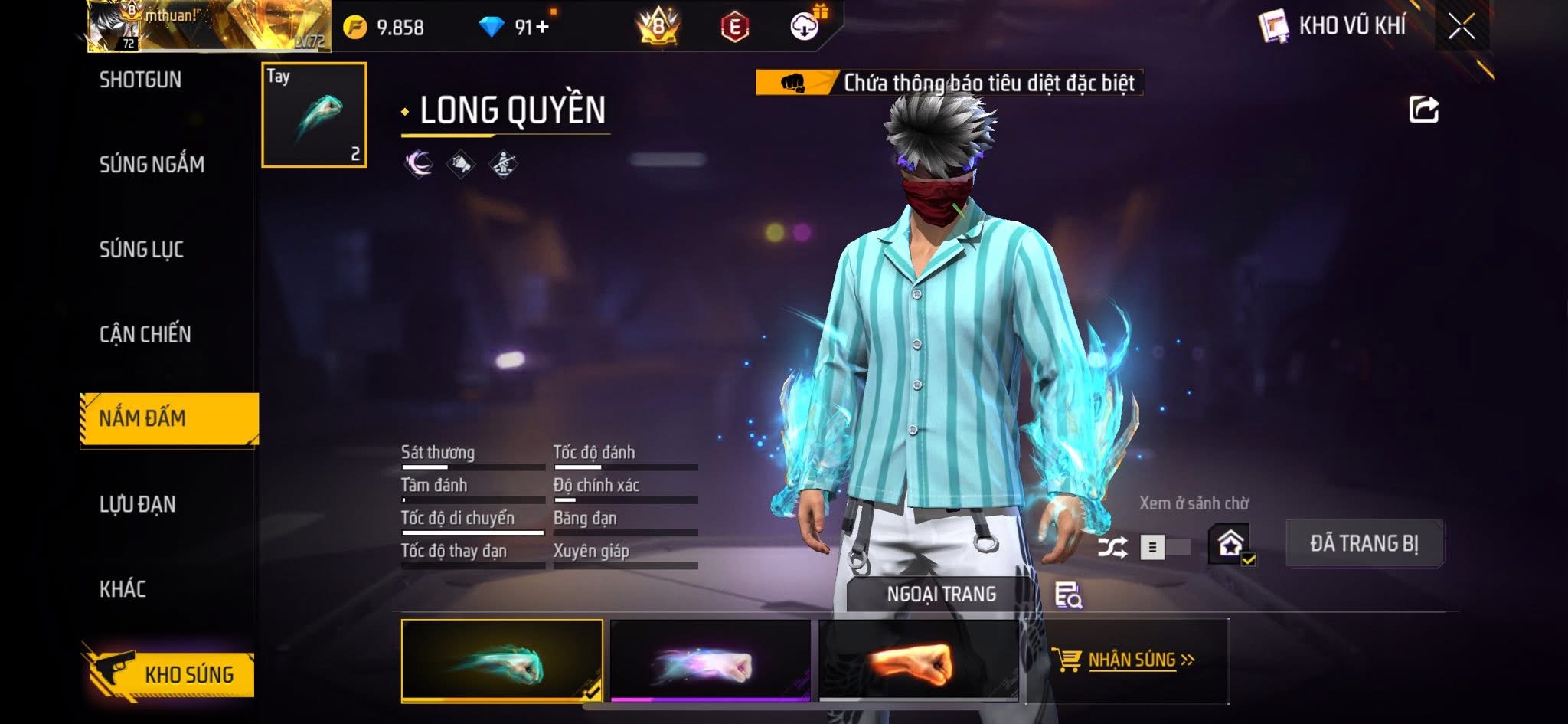The width and height of the screenshot is (1568, 724).
Task: Click the ĐÃ TRANG BỊ equipped button
Action: tap(1364, 543)
